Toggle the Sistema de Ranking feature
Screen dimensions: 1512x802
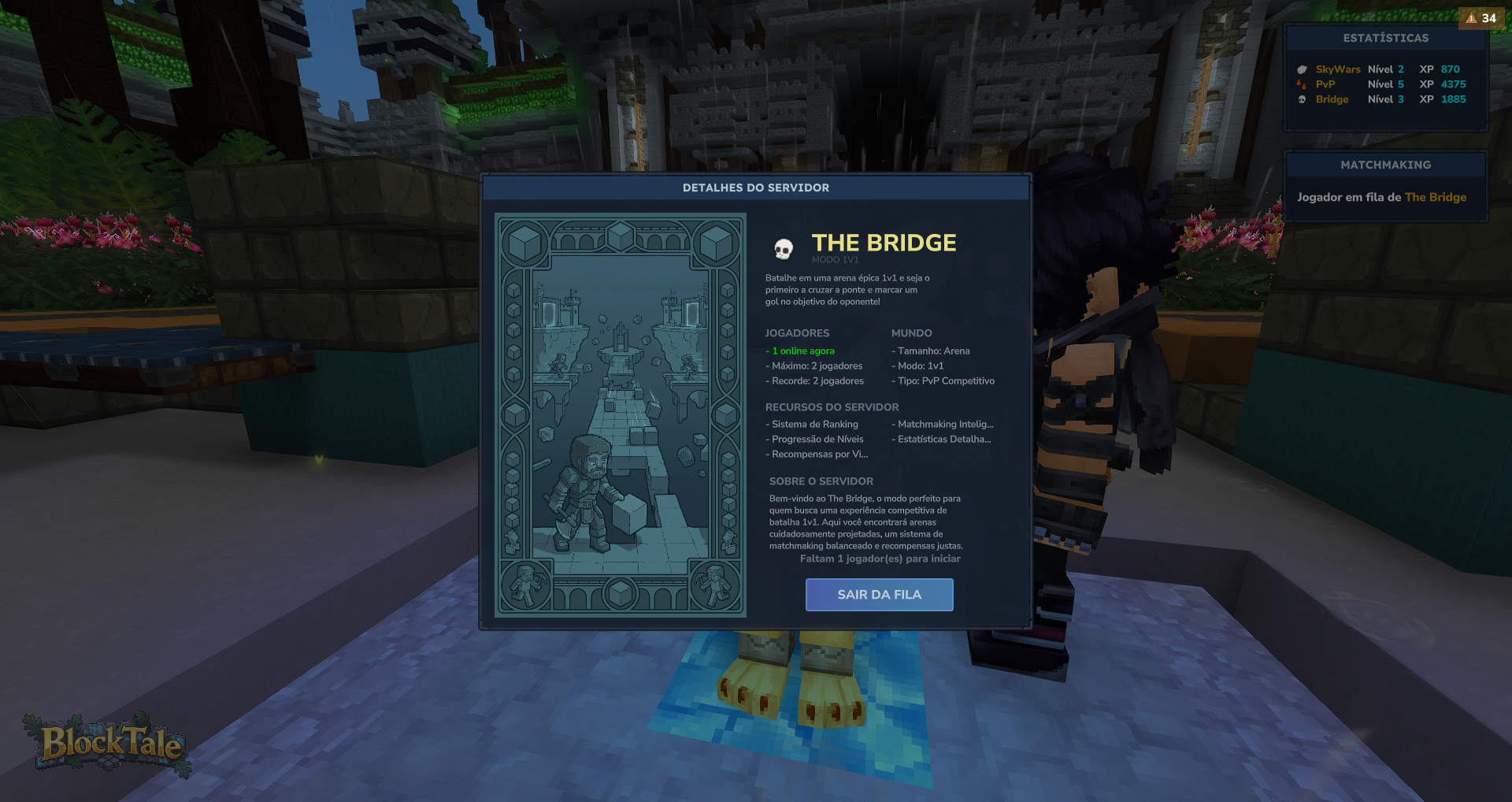click(813, 424)
